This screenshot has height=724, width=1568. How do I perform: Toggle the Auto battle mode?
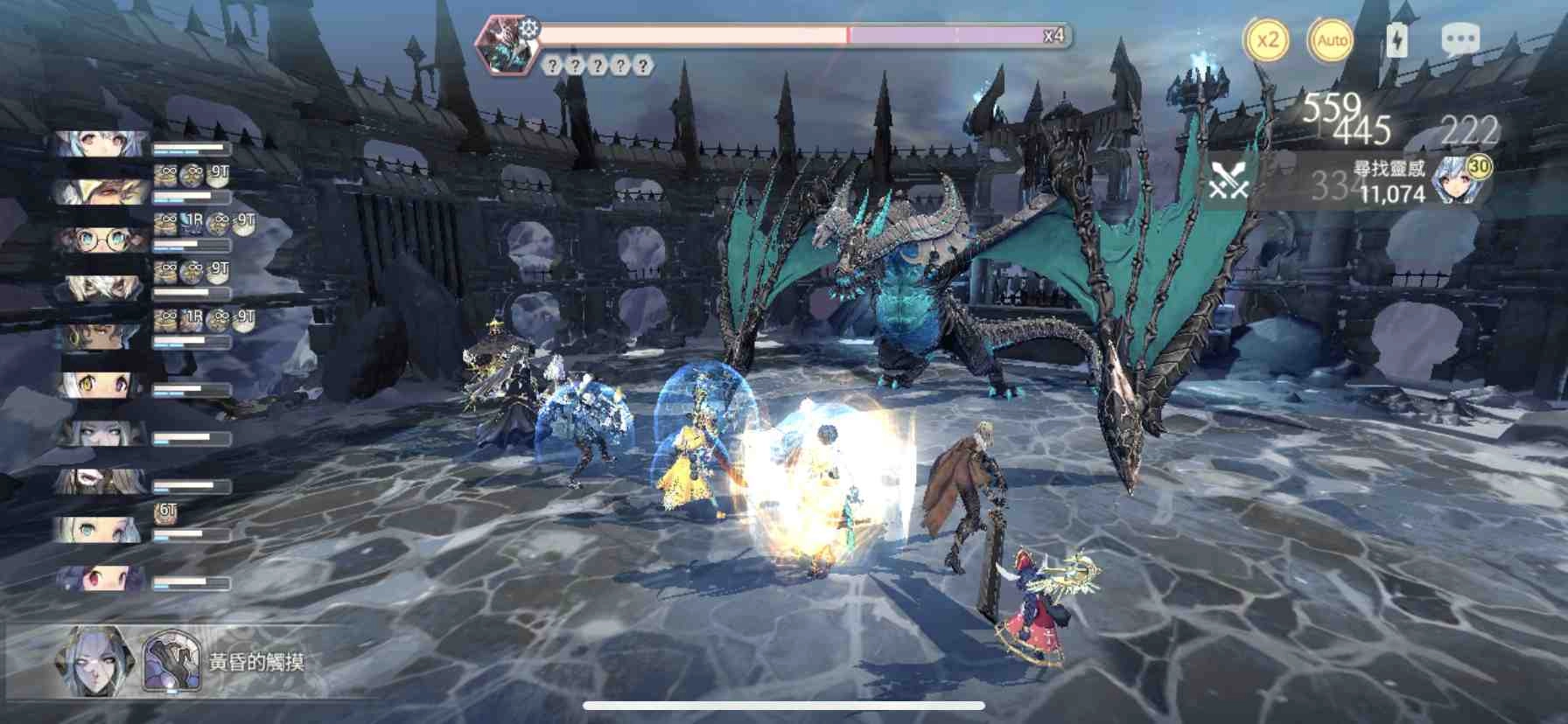pos(1332,38)
